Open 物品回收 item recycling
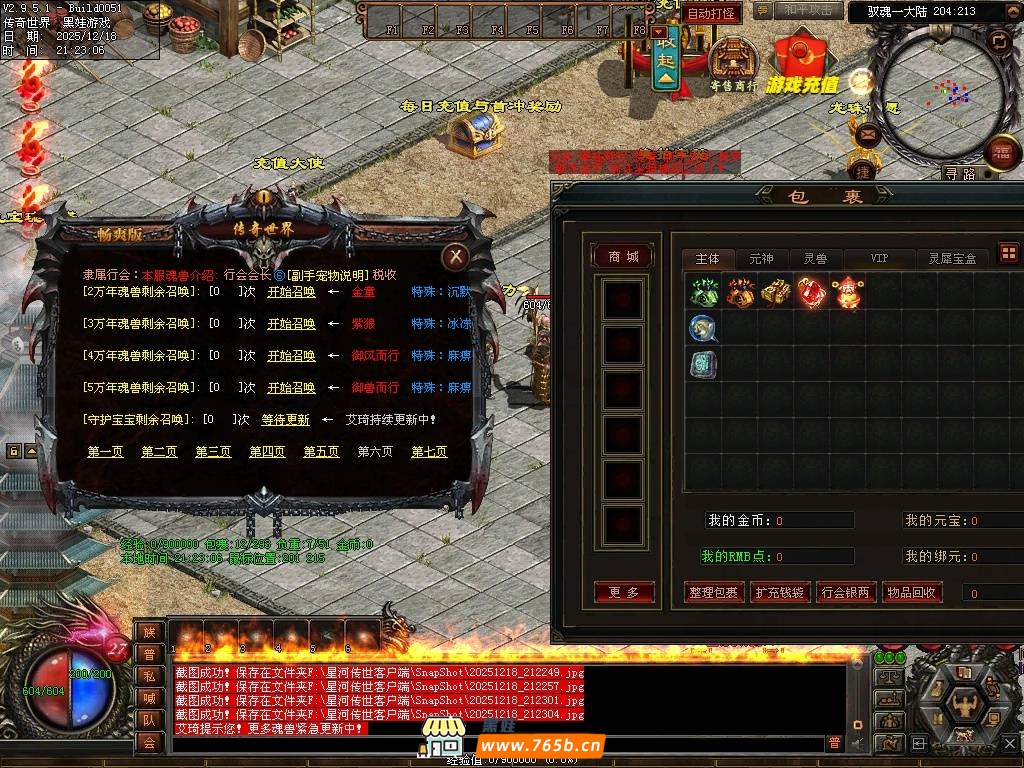The width and height of the screenshot is (1024, 768). [911, 593]
